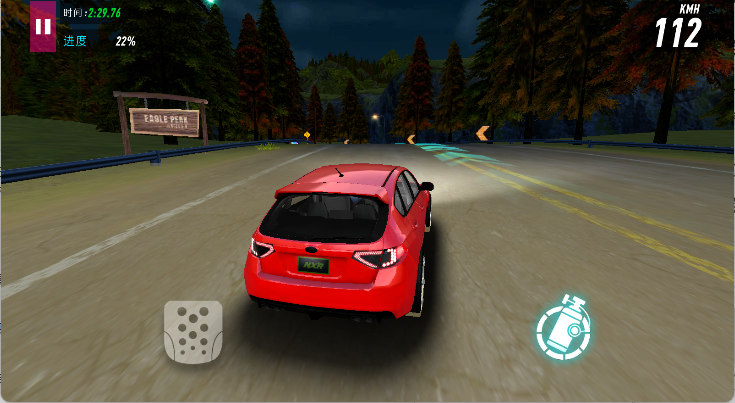Activate the nitro boost canister
Viewport: 735px width, 403px height.
[x=563, y=327]
